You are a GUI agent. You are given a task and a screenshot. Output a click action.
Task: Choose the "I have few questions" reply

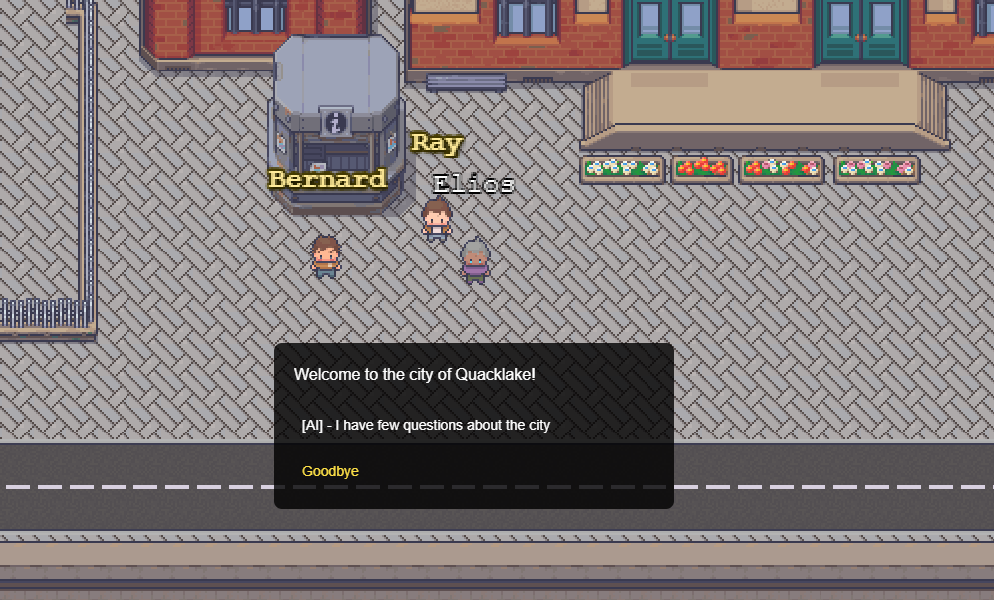[426, 425]
